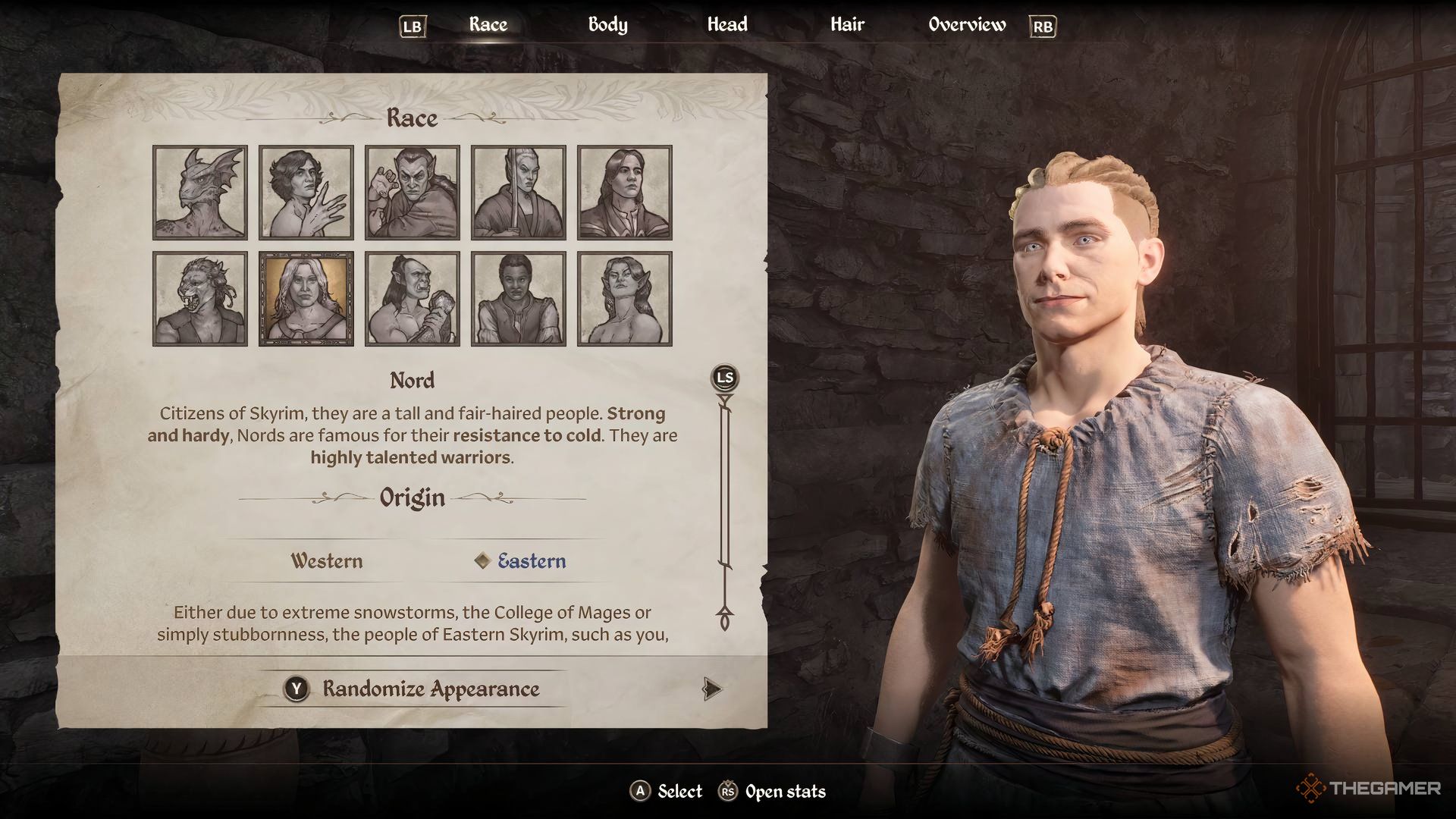
Task: Click the RS Open stats prompt
Action: 773,791
